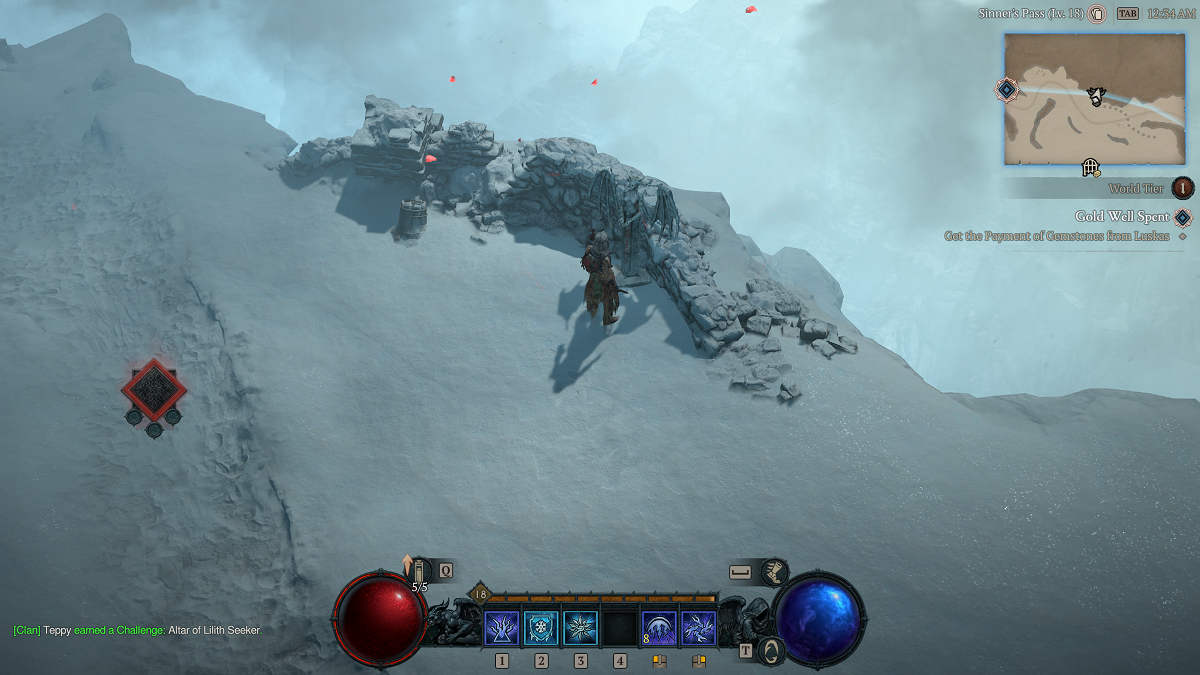Click the level 18 badge above skill bar
Image resolution: width=1200 pixels, height=675 pixels.
[479, 594]
